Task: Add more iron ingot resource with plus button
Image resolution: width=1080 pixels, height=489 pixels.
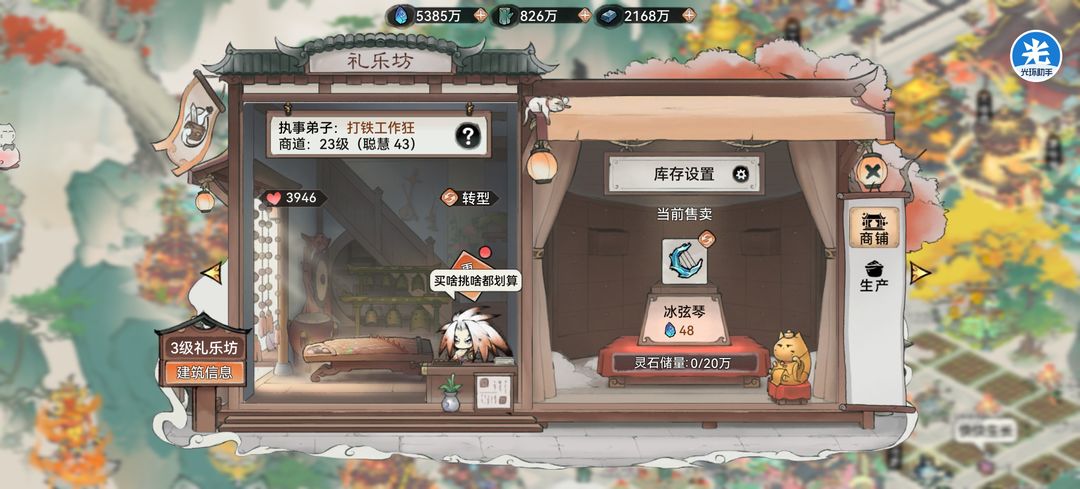Action: 687,15
